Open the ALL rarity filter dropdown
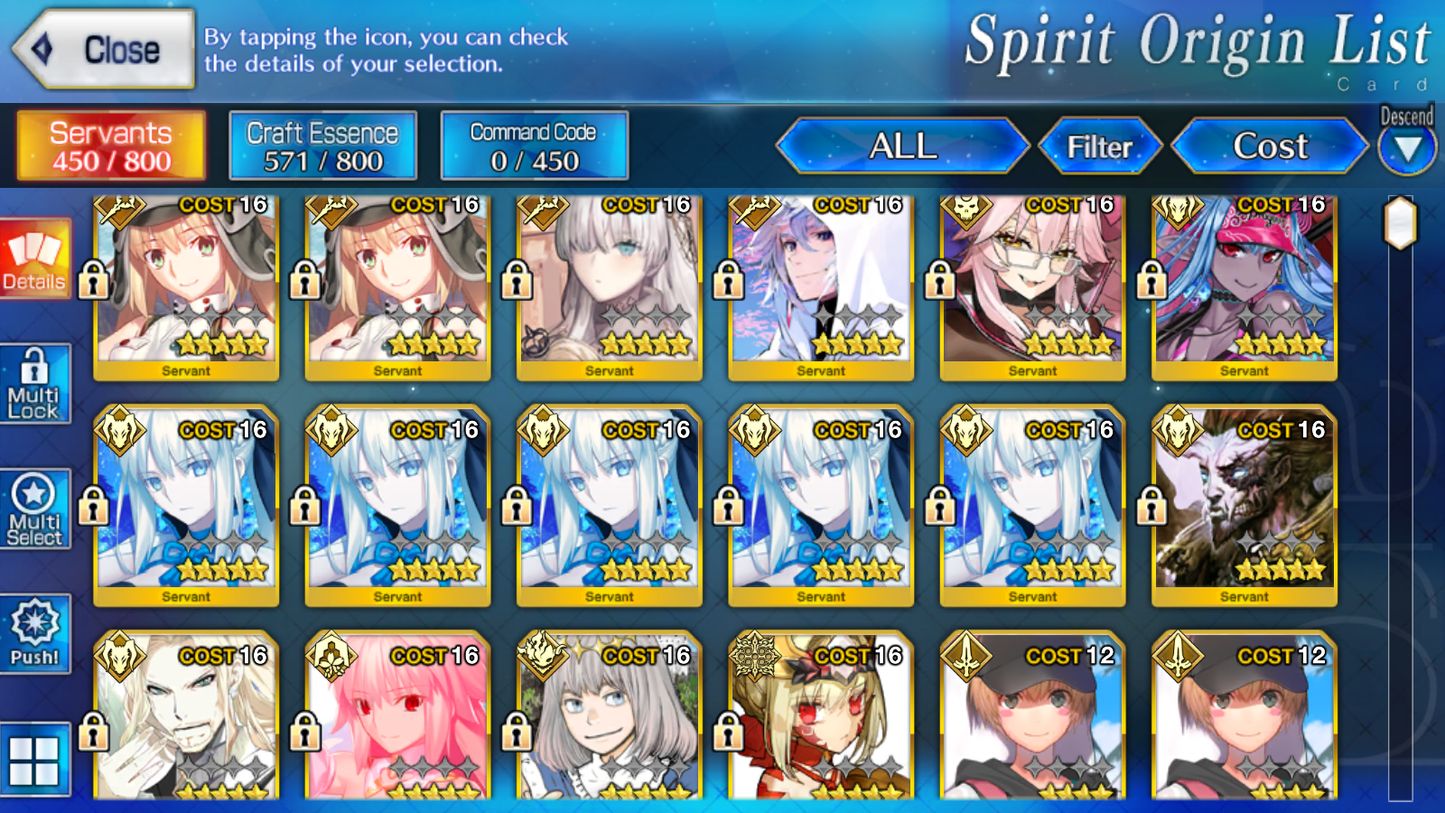This screenshot has height=813, width=1445. 903,146
